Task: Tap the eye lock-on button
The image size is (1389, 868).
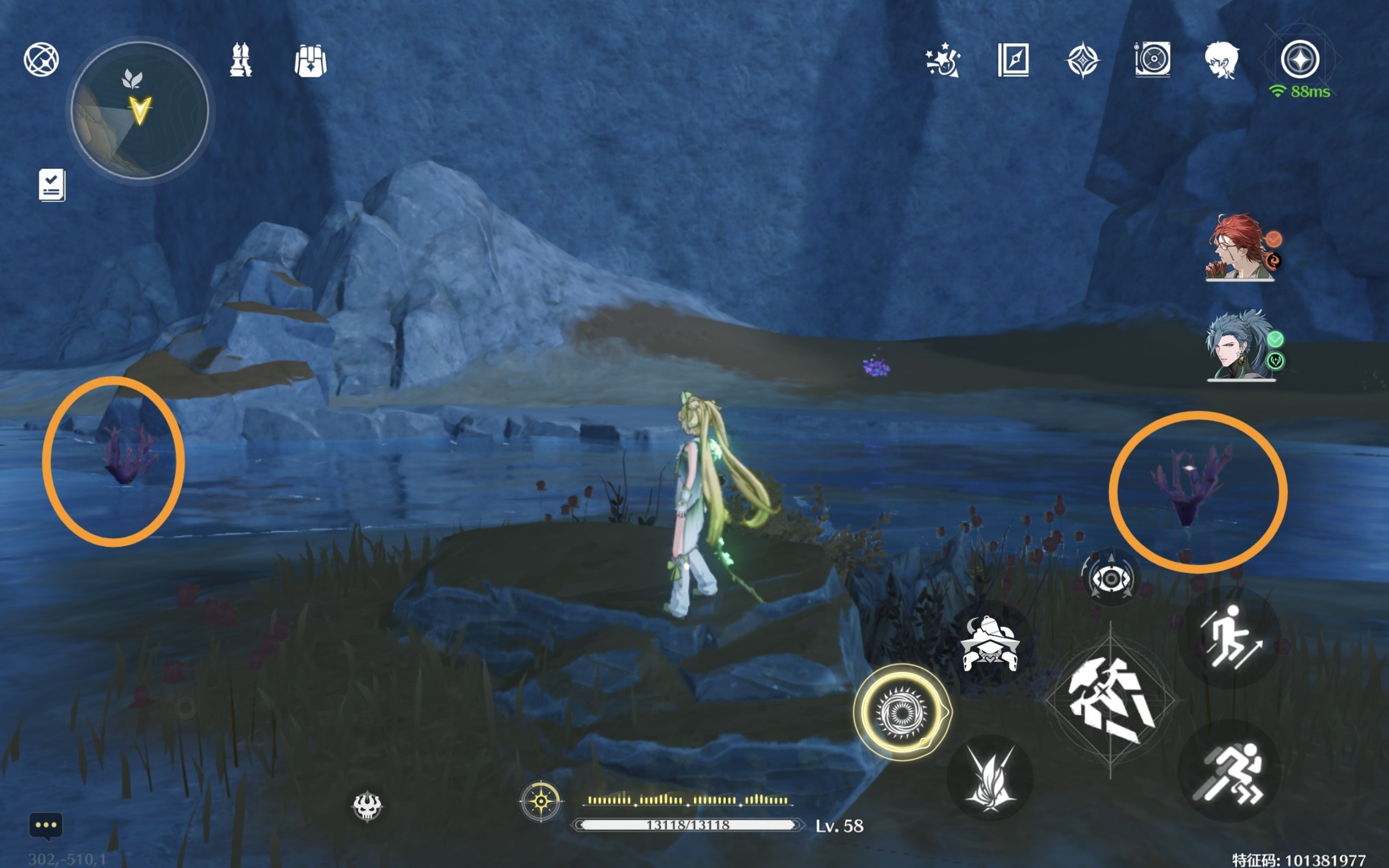Action: click(x=1111, y=579)
